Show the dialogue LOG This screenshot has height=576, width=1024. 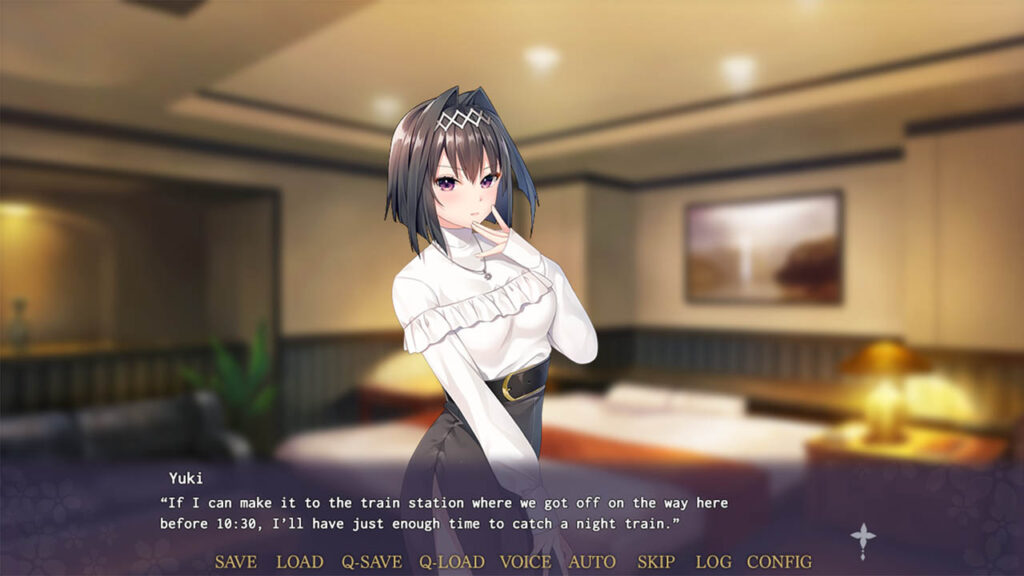[x=713, y=562]
